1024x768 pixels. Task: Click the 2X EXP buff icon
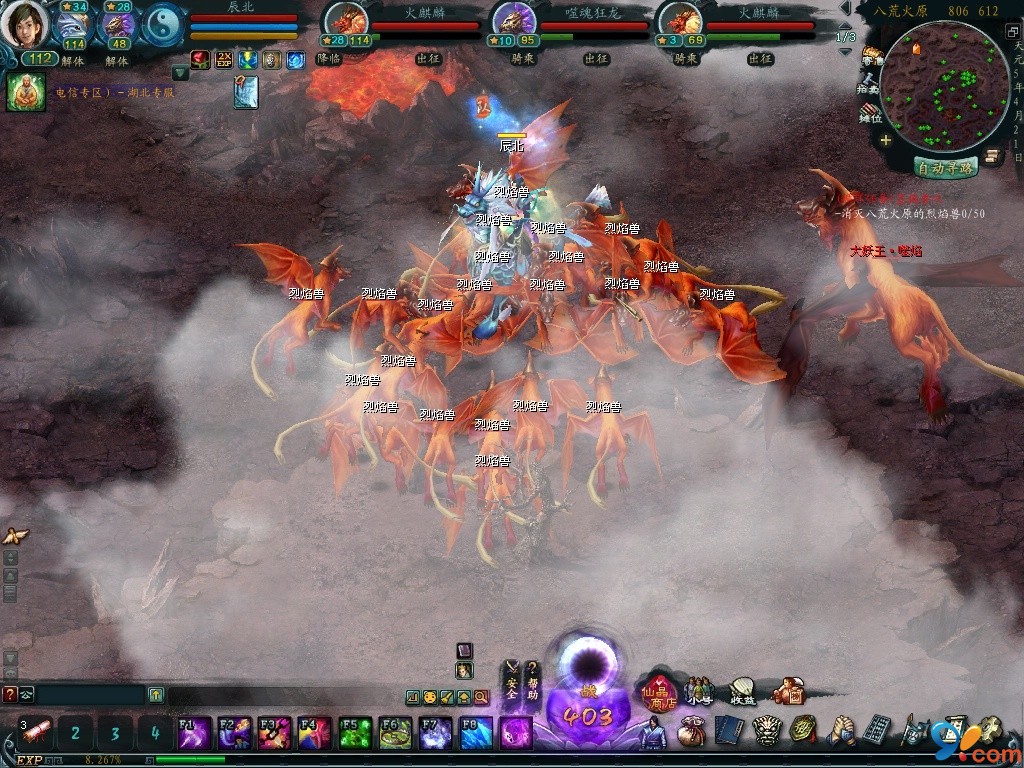coord(223,60)
